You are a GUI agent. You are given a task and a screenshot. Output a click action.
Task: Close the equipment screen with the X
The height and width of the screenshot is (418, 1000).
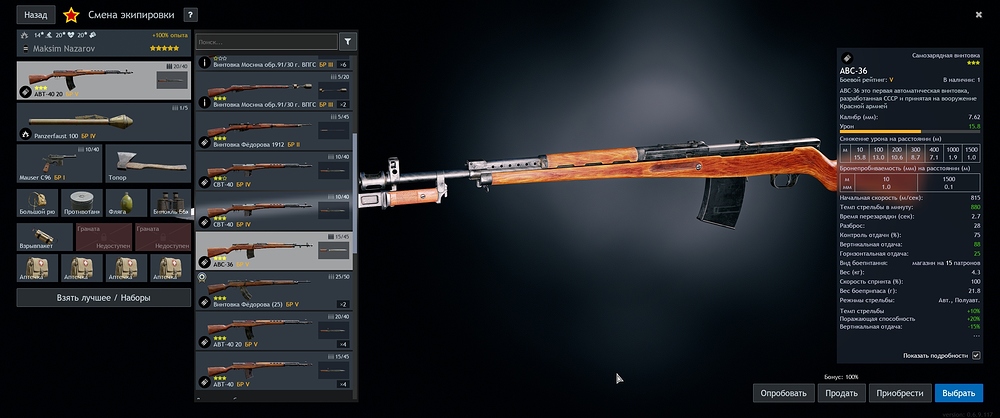coord(978,14)
